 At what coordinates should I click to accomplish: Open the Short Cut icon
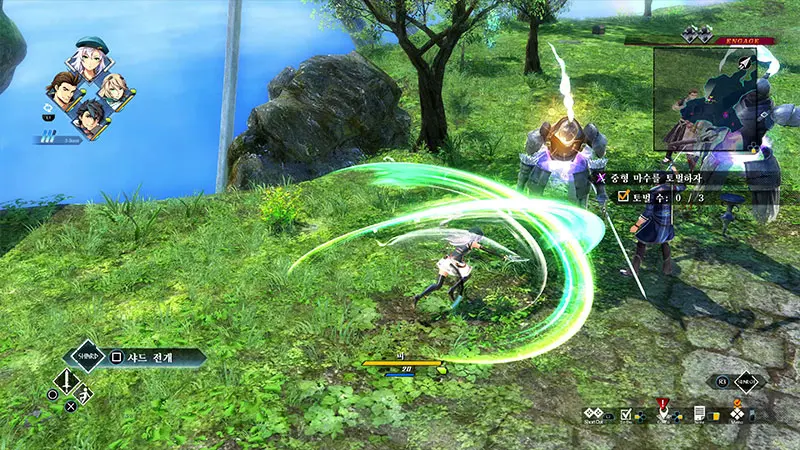[595, 413]
